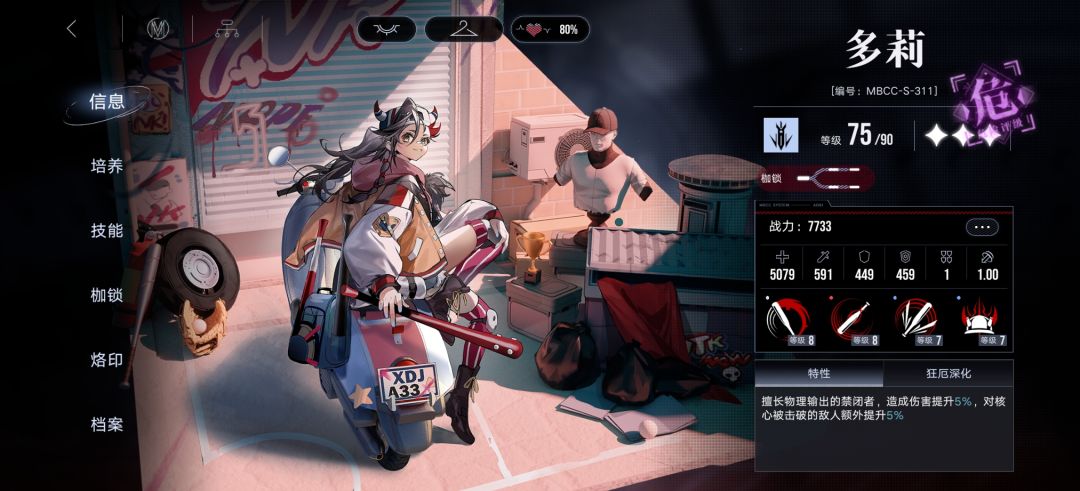Select the flaming helmet skill icon

click(980, 320)
